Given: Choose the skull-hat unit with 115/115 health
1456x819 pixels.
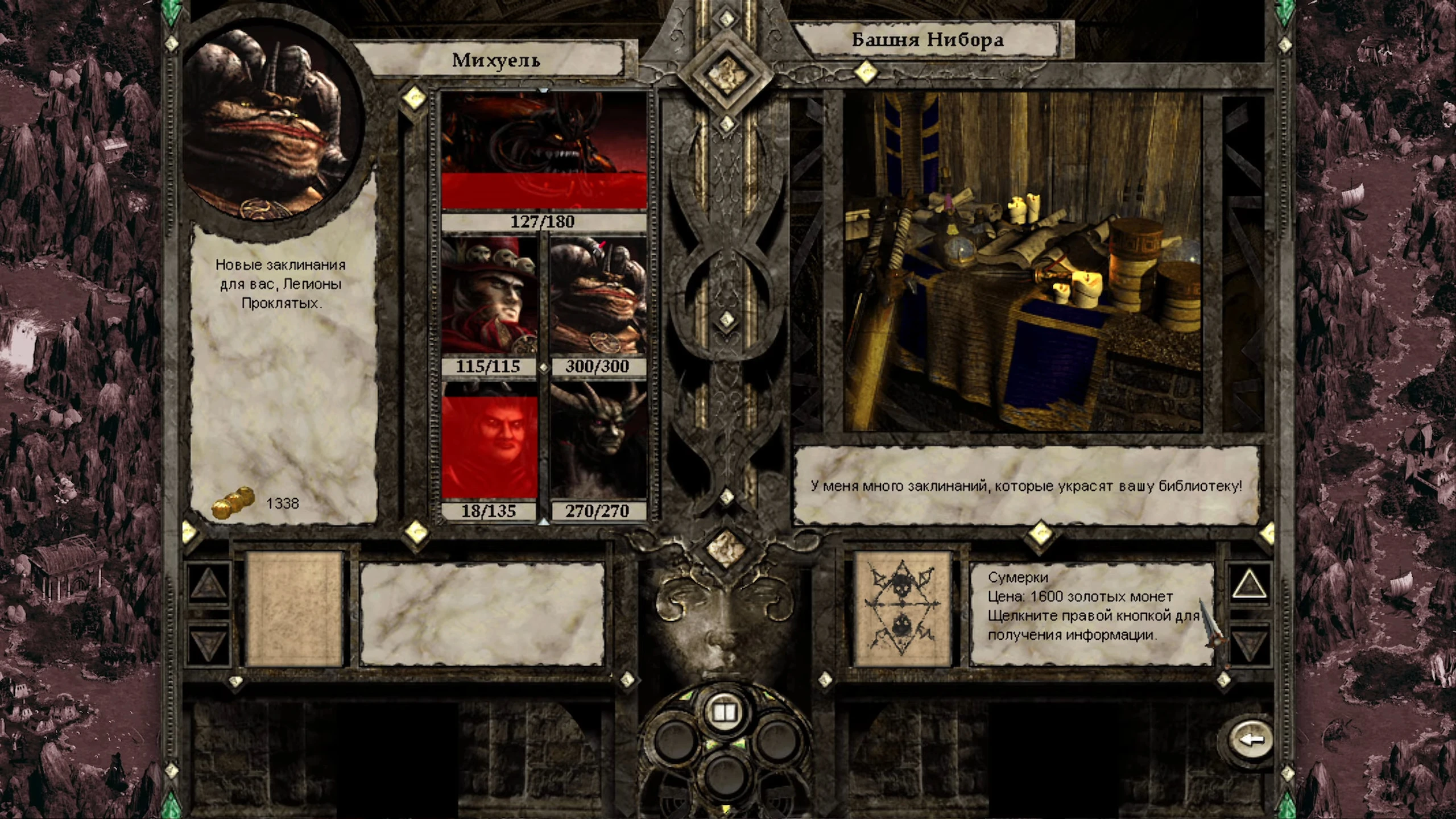Looking at the screenshot, I should 489,296.
